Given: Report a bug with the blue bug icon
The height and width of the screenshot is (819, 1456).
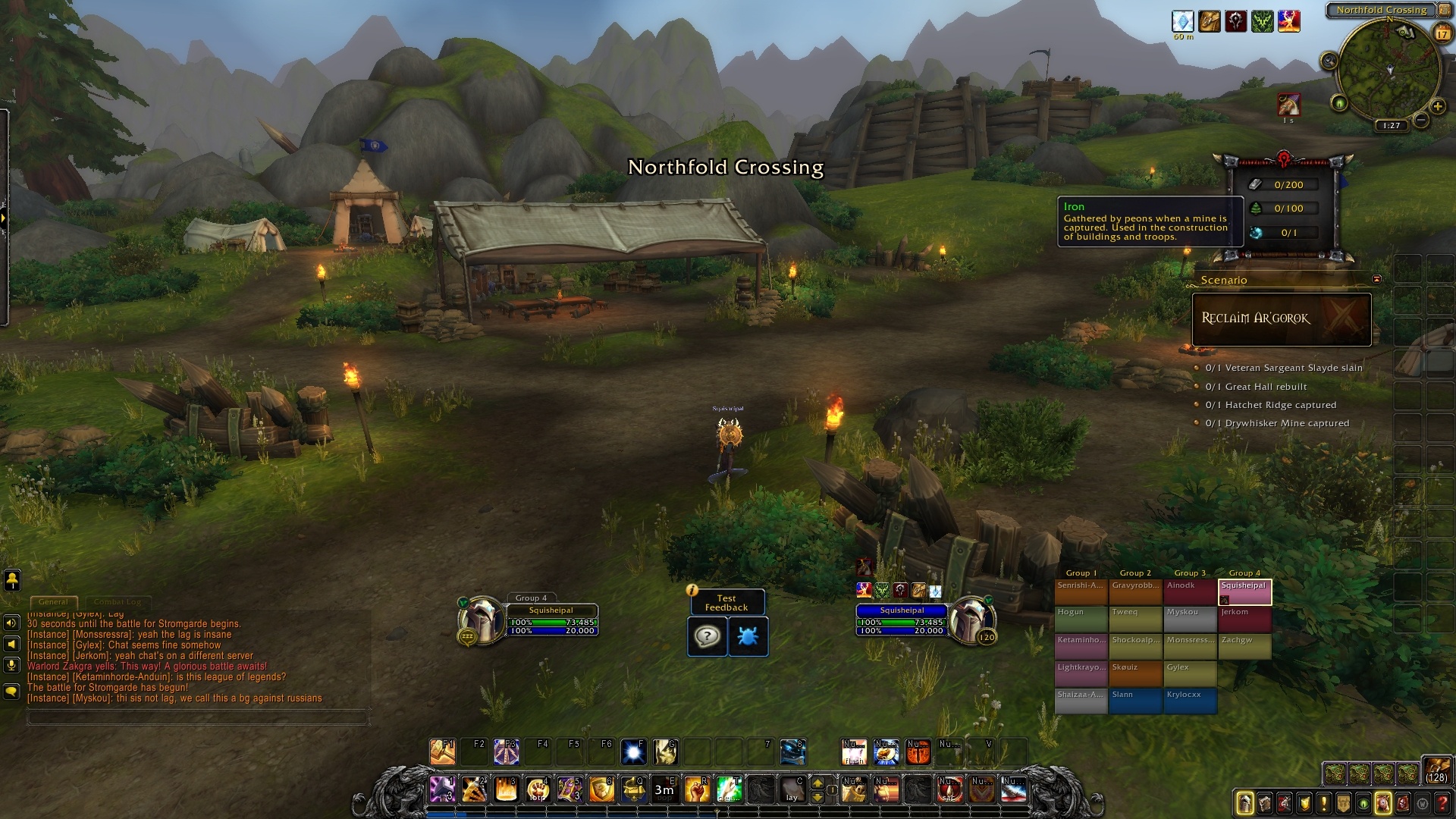Looking at the screenshot, I should click(747, 637).
